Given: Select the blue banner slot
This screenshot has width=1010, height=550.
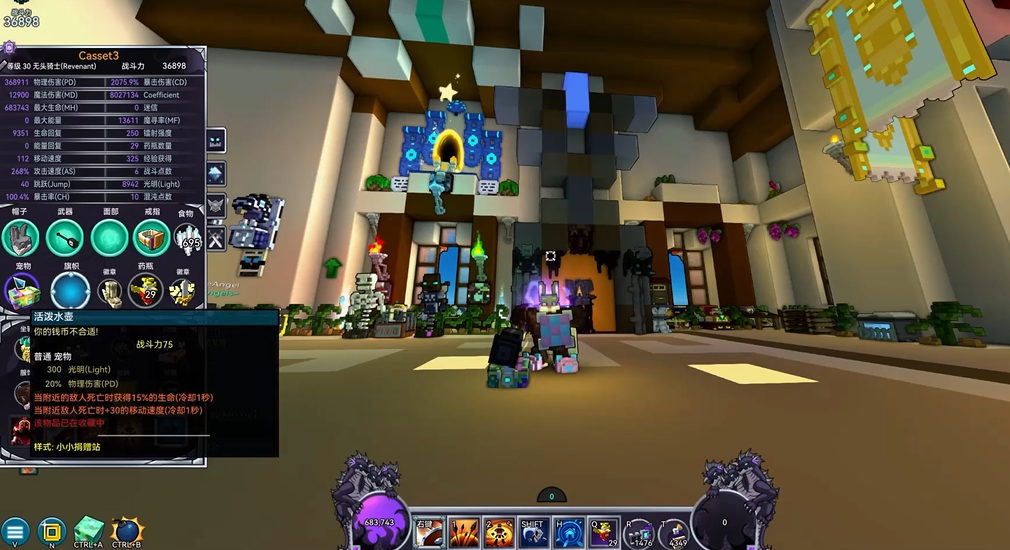Looking at the screenshot, I should tap(70, 291).
